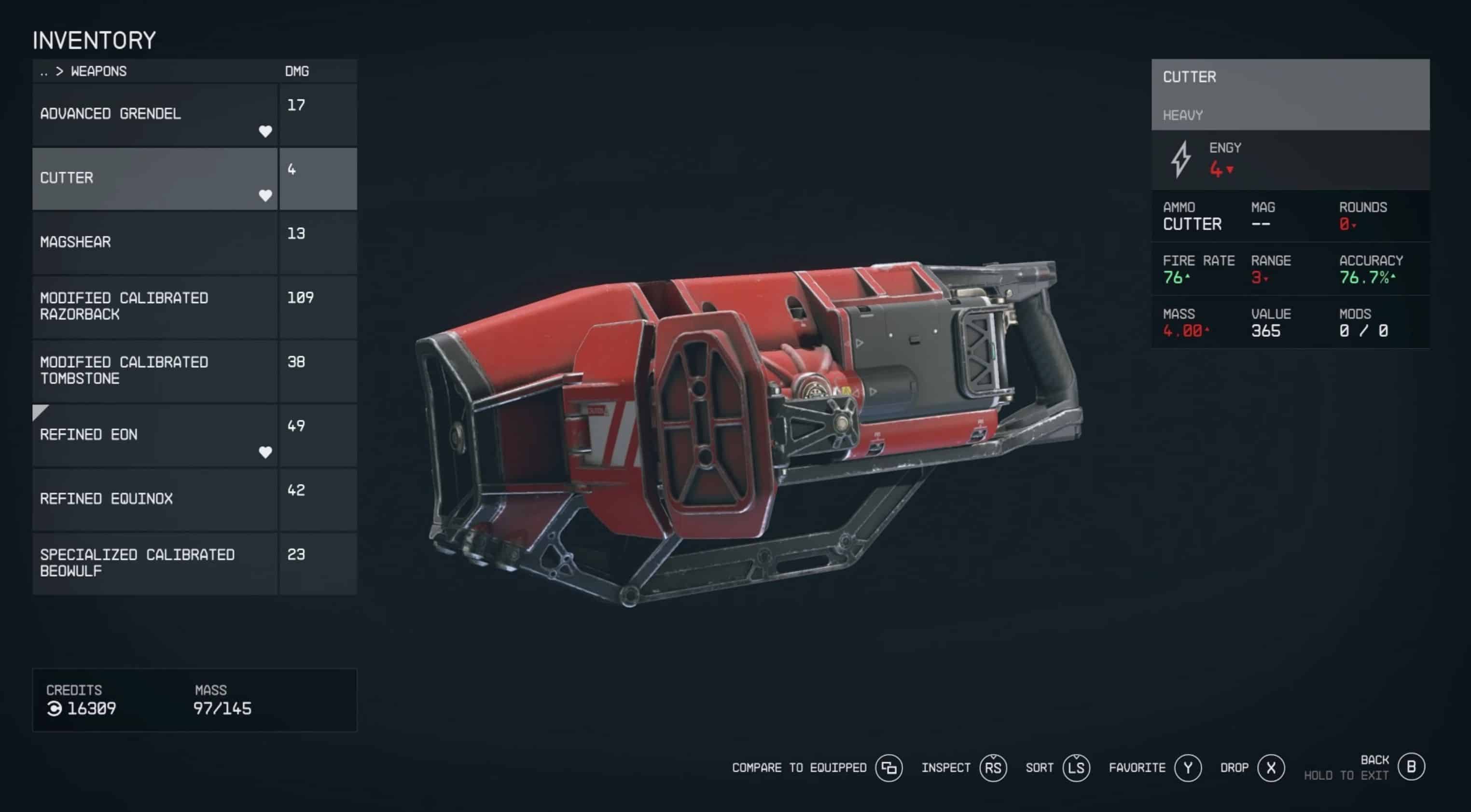The height and width of the screenshot is (812, 1471).
Task: Select the Modified Calibrated Tombstone
Action: (x=154, y=371)
